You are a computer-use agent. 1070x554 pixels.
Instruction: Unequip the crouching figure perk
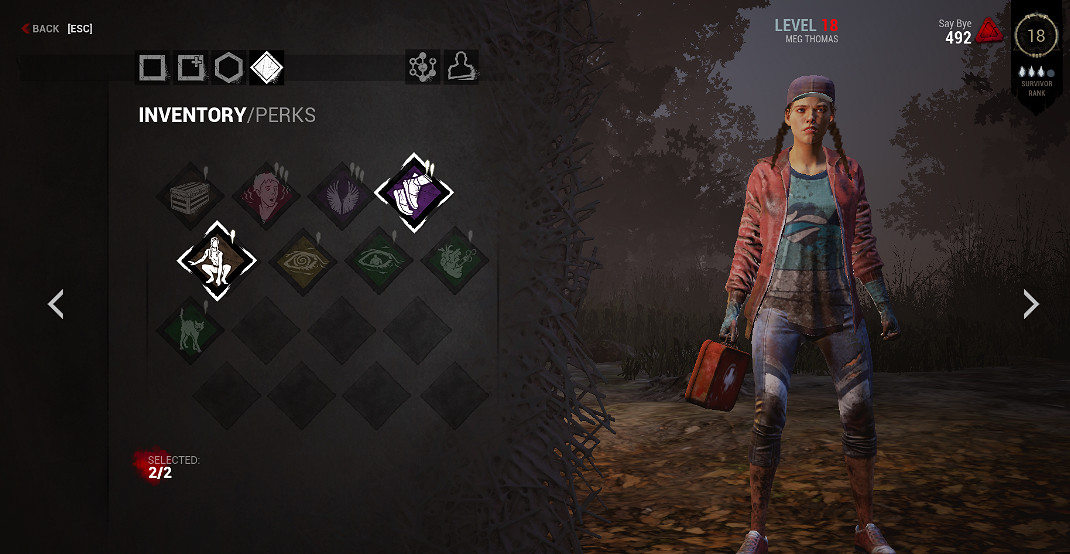[x=217, y=260]
